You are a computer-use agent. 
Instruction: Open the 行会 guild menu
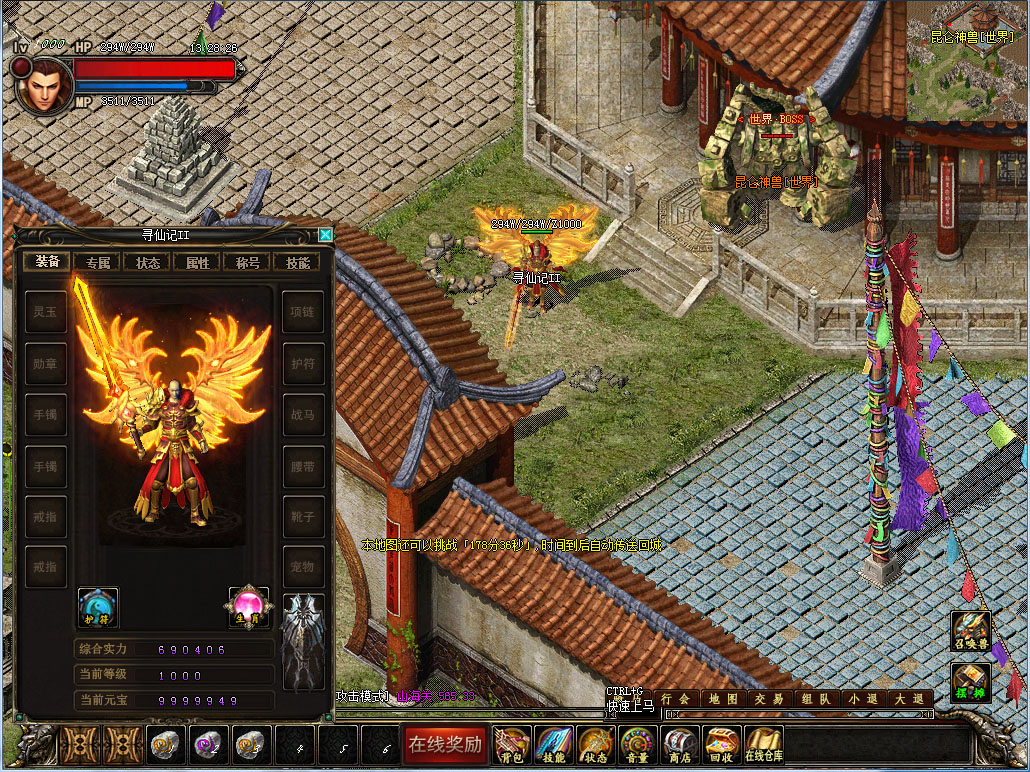pyautogui.click(x=676, y=699)
